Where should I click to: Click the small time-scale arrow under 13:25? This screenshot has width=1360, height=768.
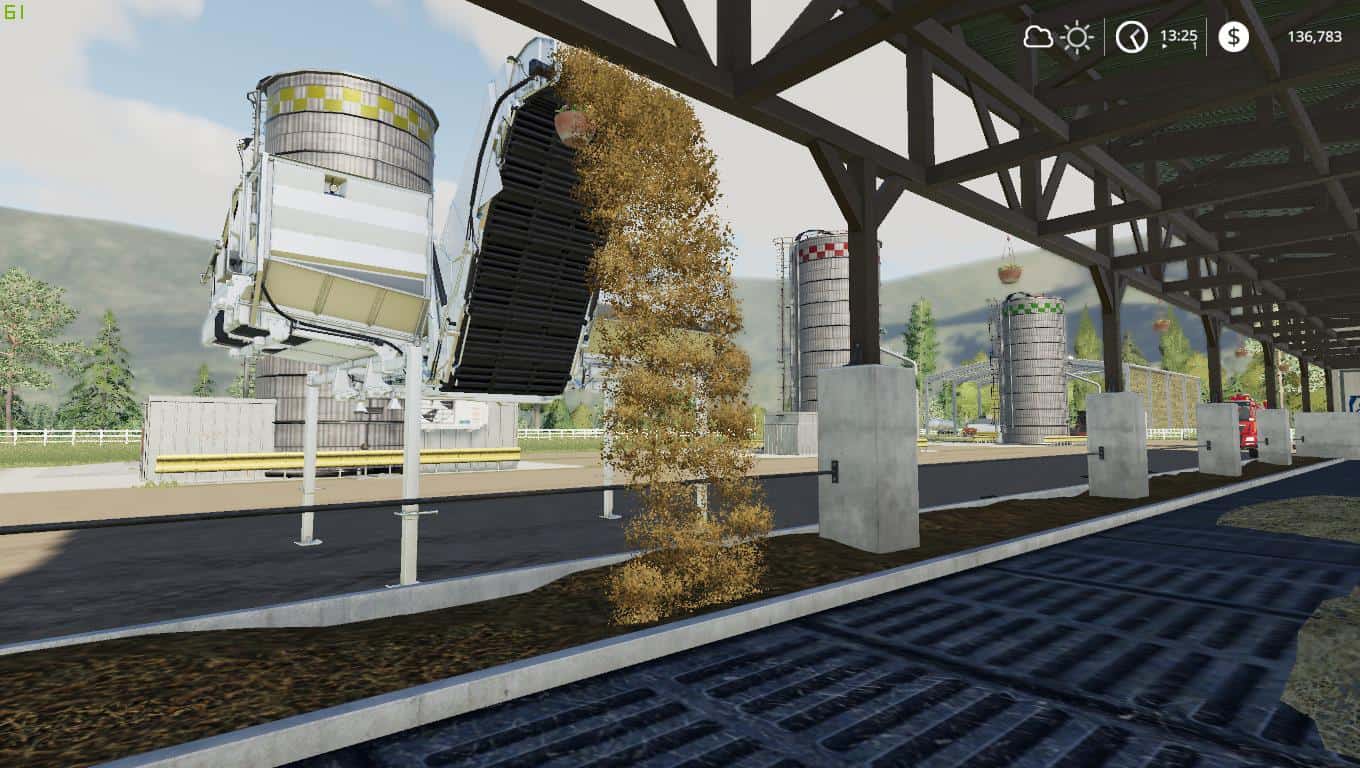tap(1163, 46)
